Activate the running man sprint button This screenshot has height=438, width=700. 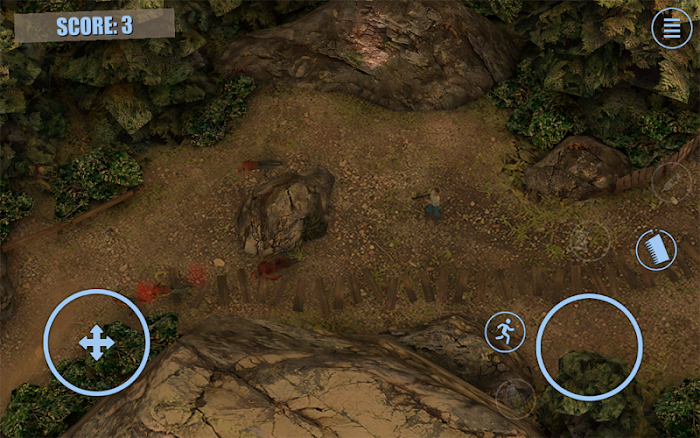tap(505, 332)
